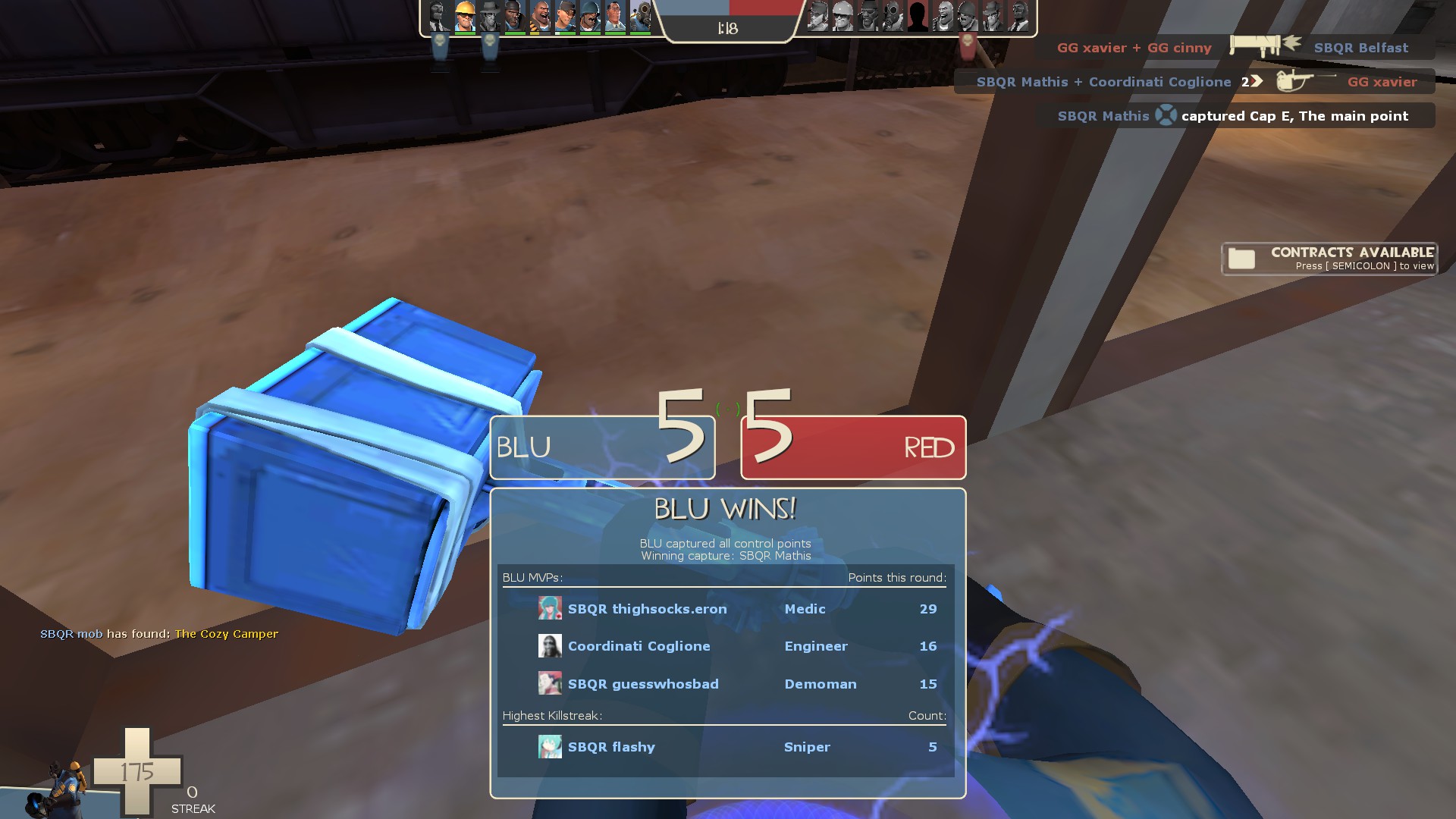
Task: Click The Cozy Camper item link in chat
Action: tap(226, 634)
